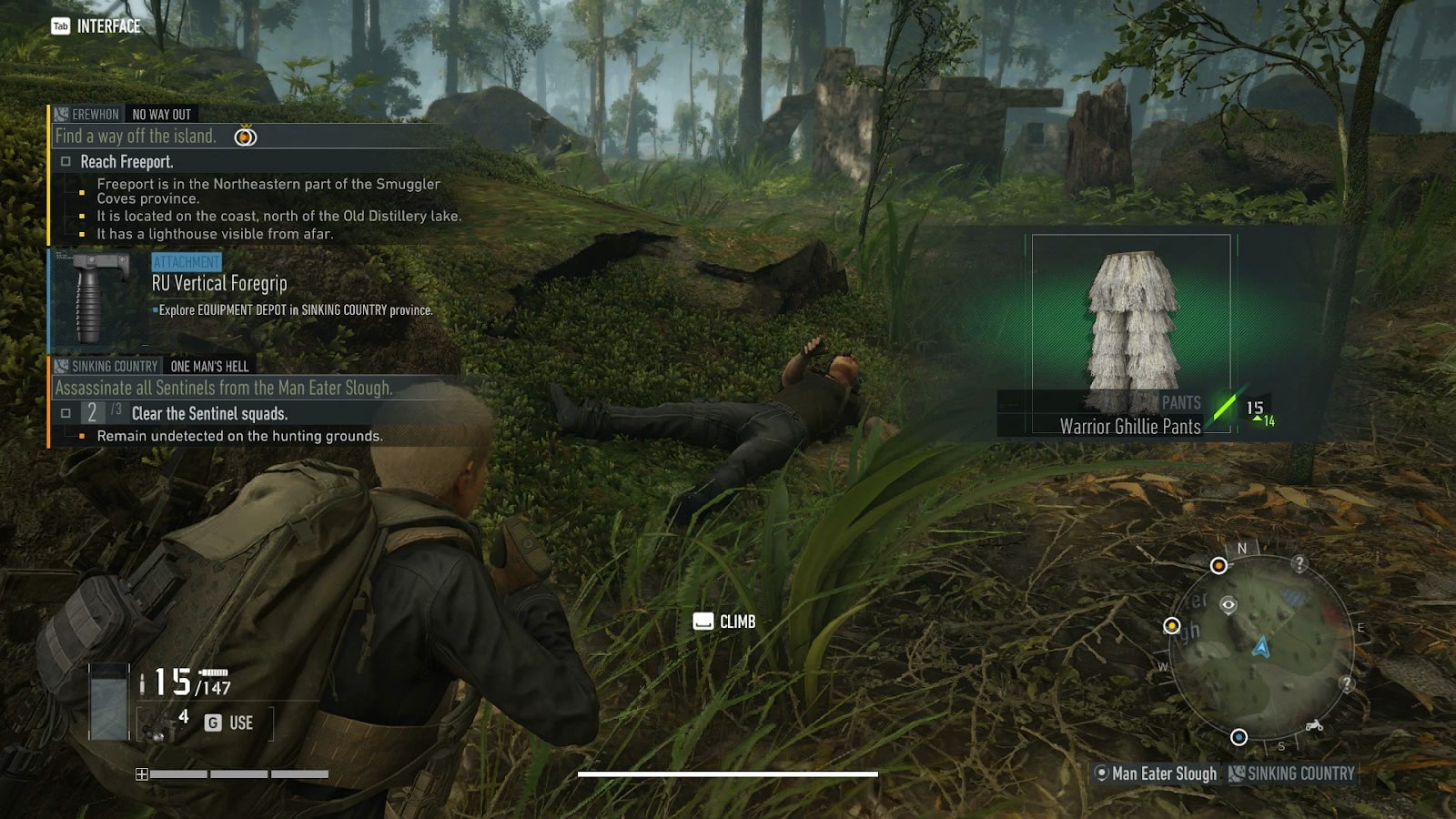Click the pinned objective icon beside island text
This screenshot has width=1456, height=819.
(x=246, y=136)
